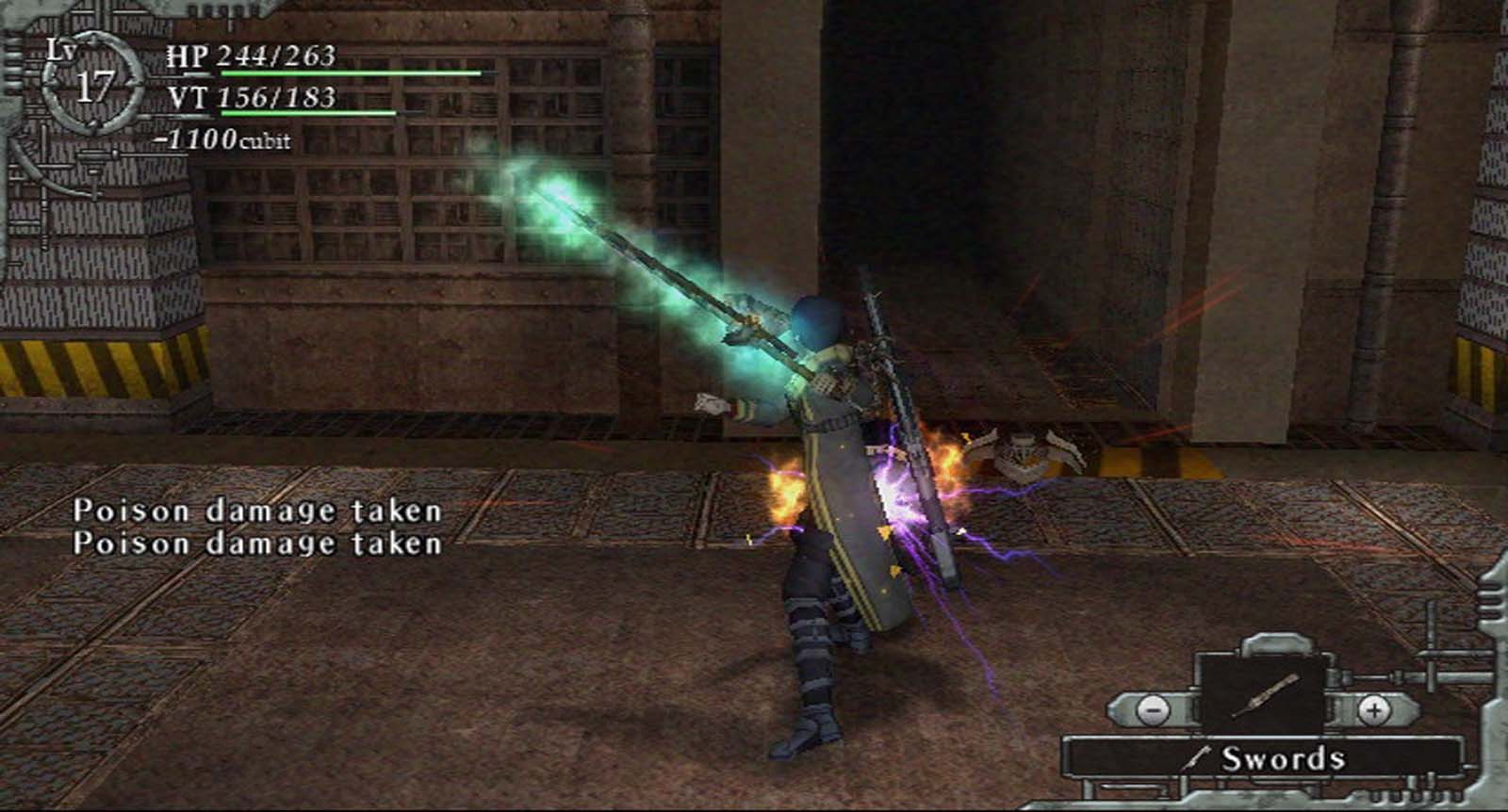
Task: Click the minus button to cycle weapons backward
Action: (x=1154, y=711)
